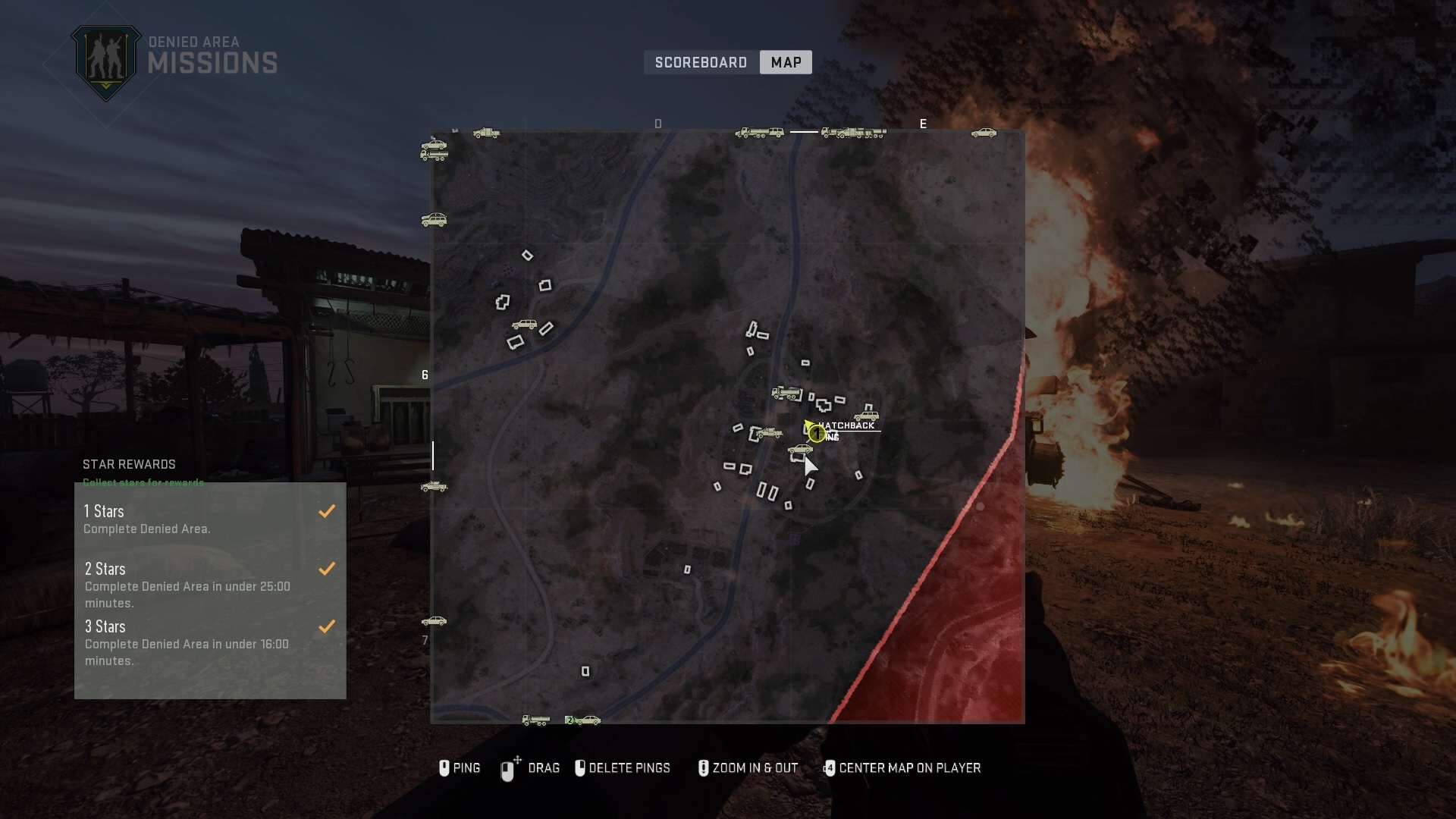Viewport: 1456px width, 819px height.
Task: Click the Ping mouse button icon
Action: (x=446, y=768)
